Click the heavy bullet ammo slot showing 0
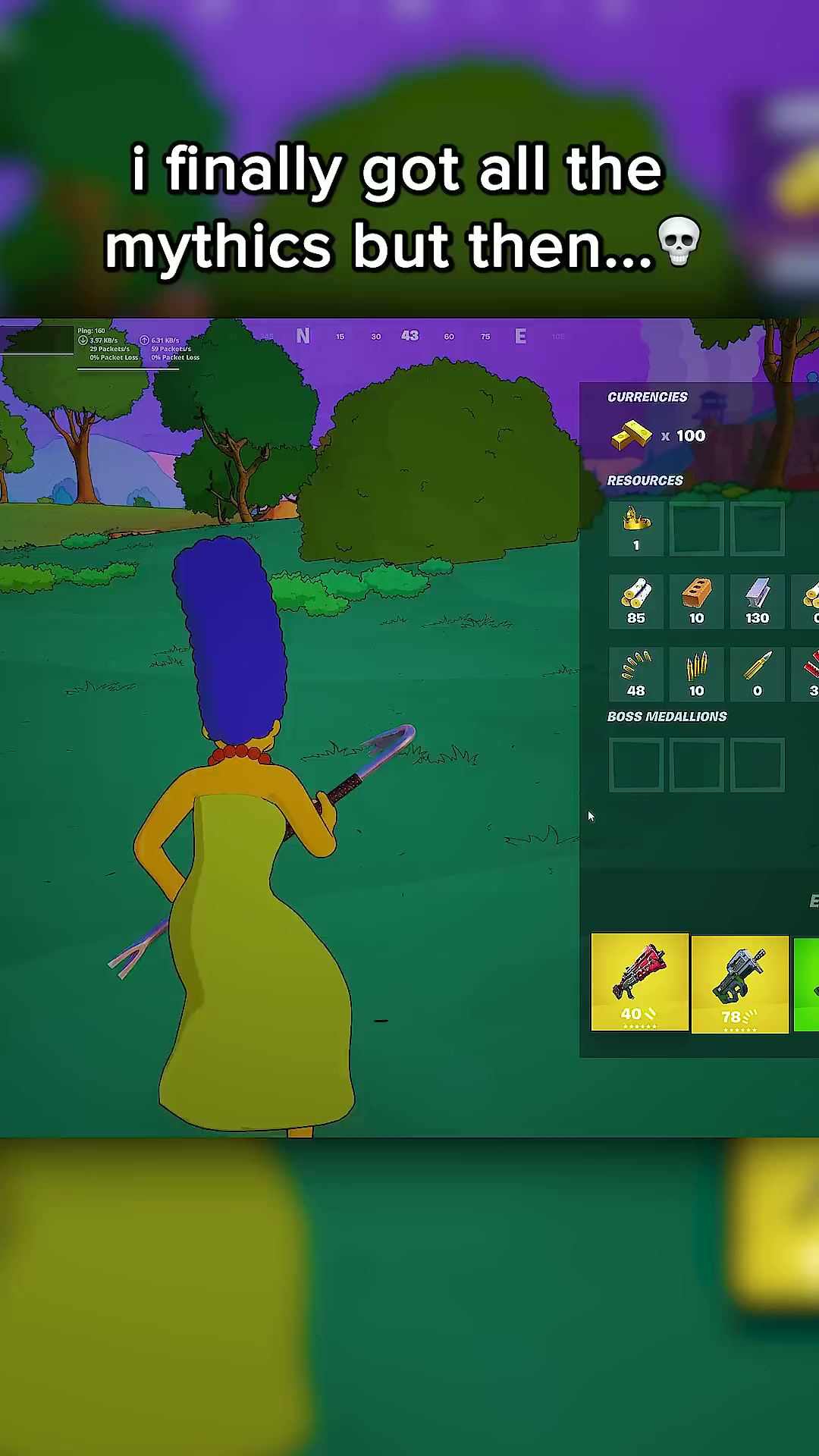 click(x=757, y=674)
